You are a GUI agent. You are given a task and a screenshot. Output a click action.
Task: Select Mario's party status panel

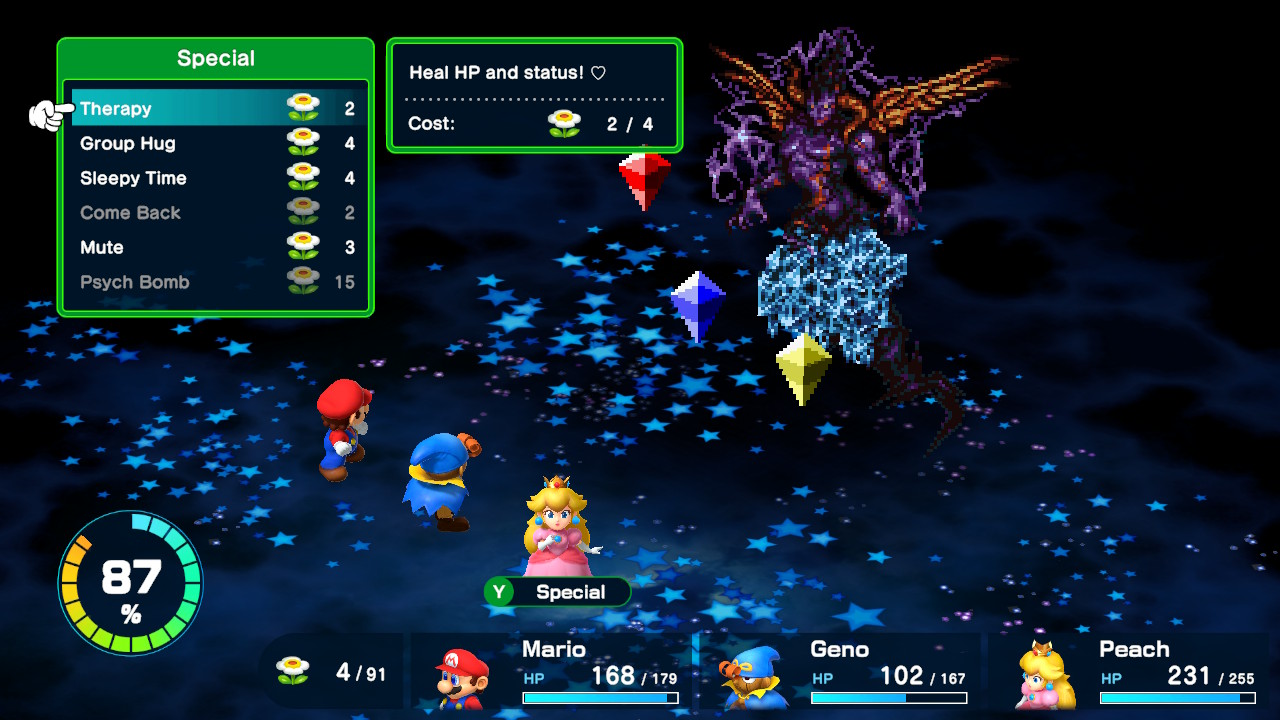[553, 673]
